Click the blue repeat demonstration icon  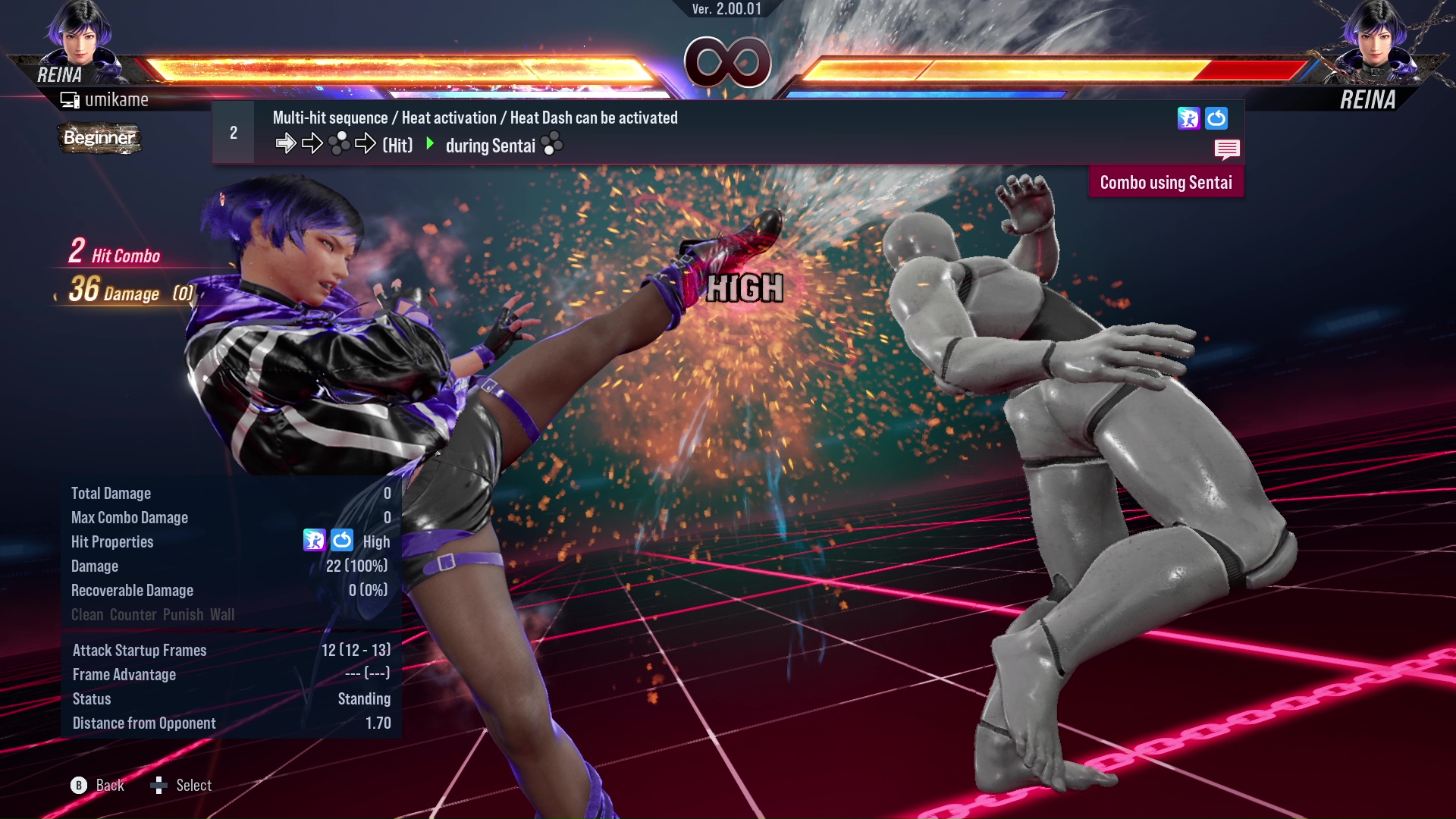click(x=1217, y=119)
